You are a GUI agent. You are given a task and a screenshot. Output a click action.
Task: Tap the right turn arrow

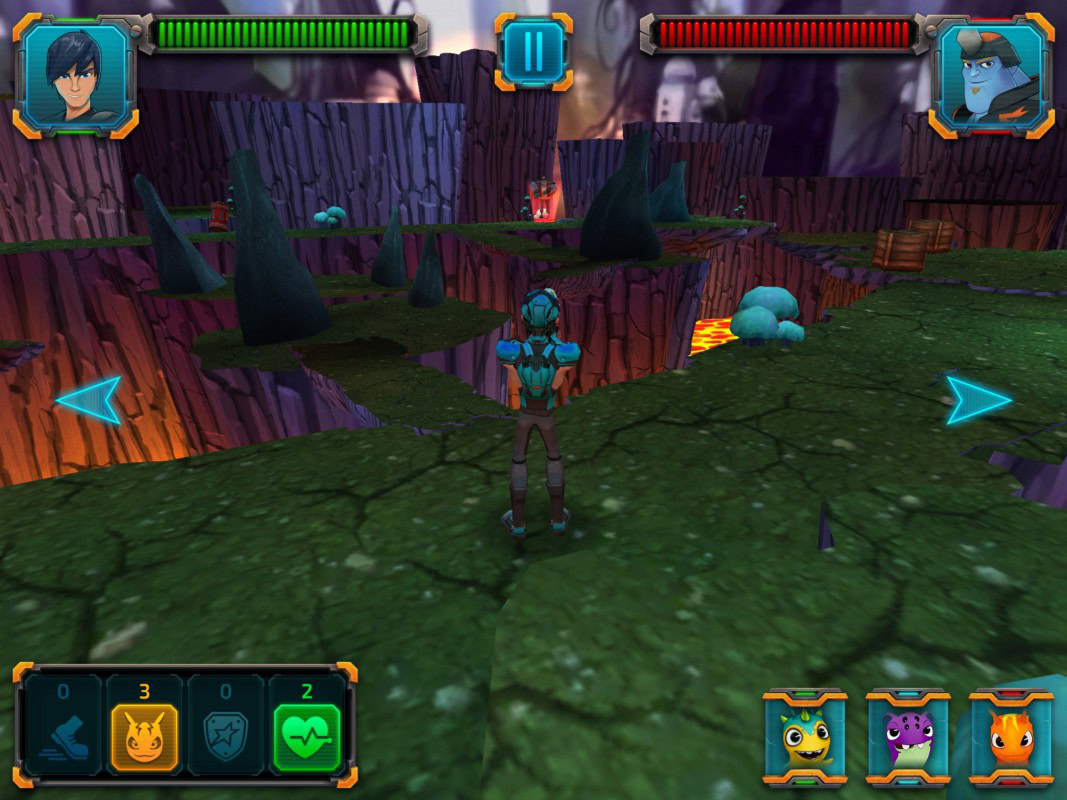(978, 399)
